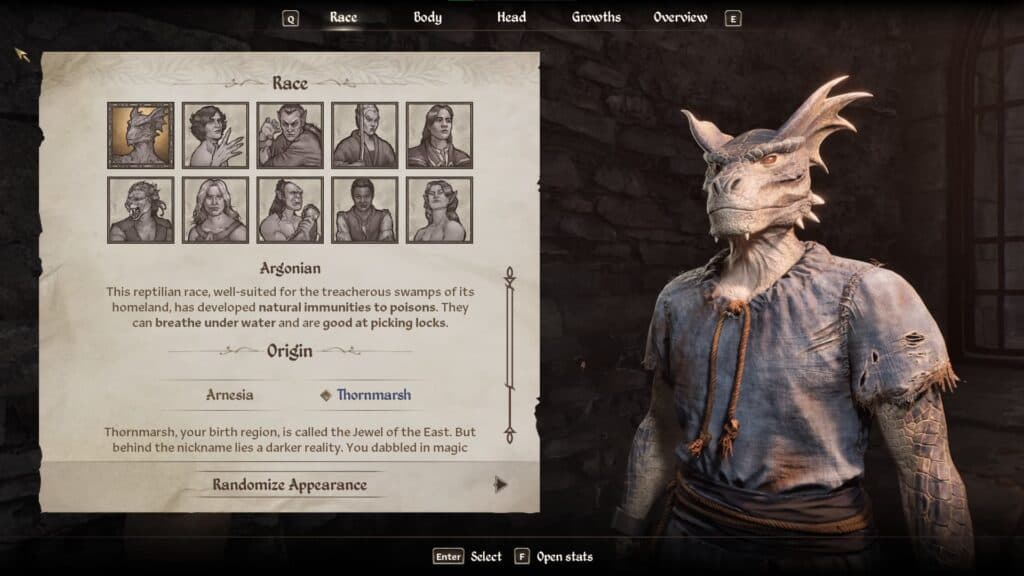This screenshot has width=1024, height=576.
Task: Choose Arnesia as origin
Action: pyautogui.click(x=229, y=395)
